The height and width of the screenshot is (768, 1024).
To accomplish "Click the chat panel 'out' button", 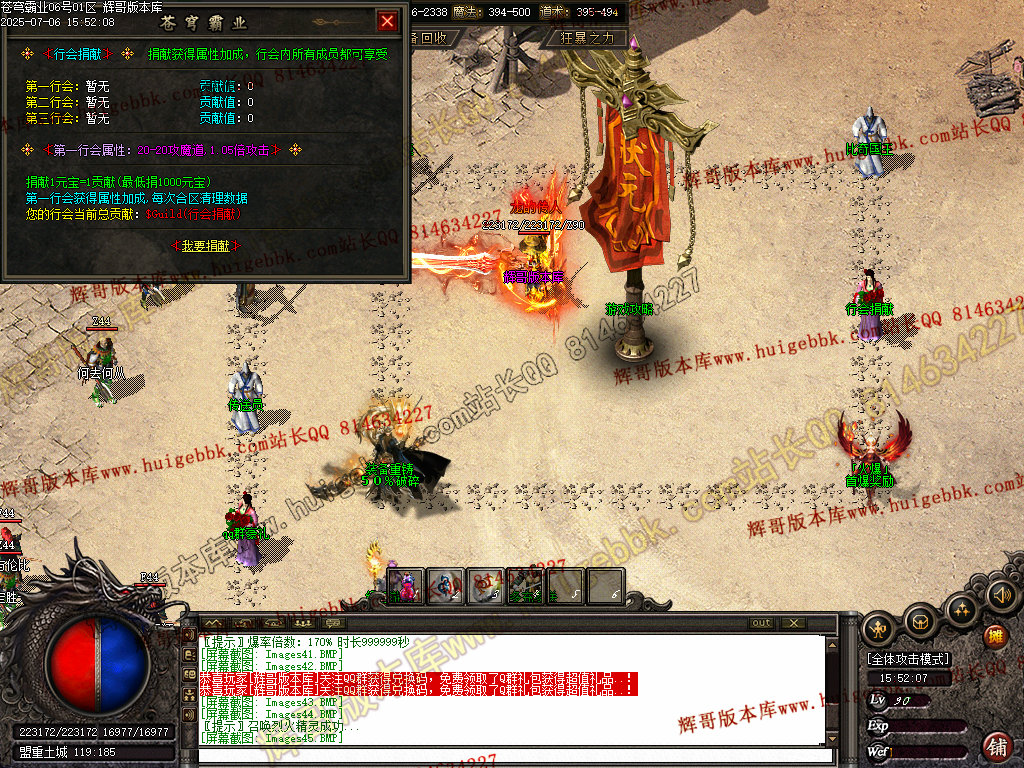I will point(762,623).
